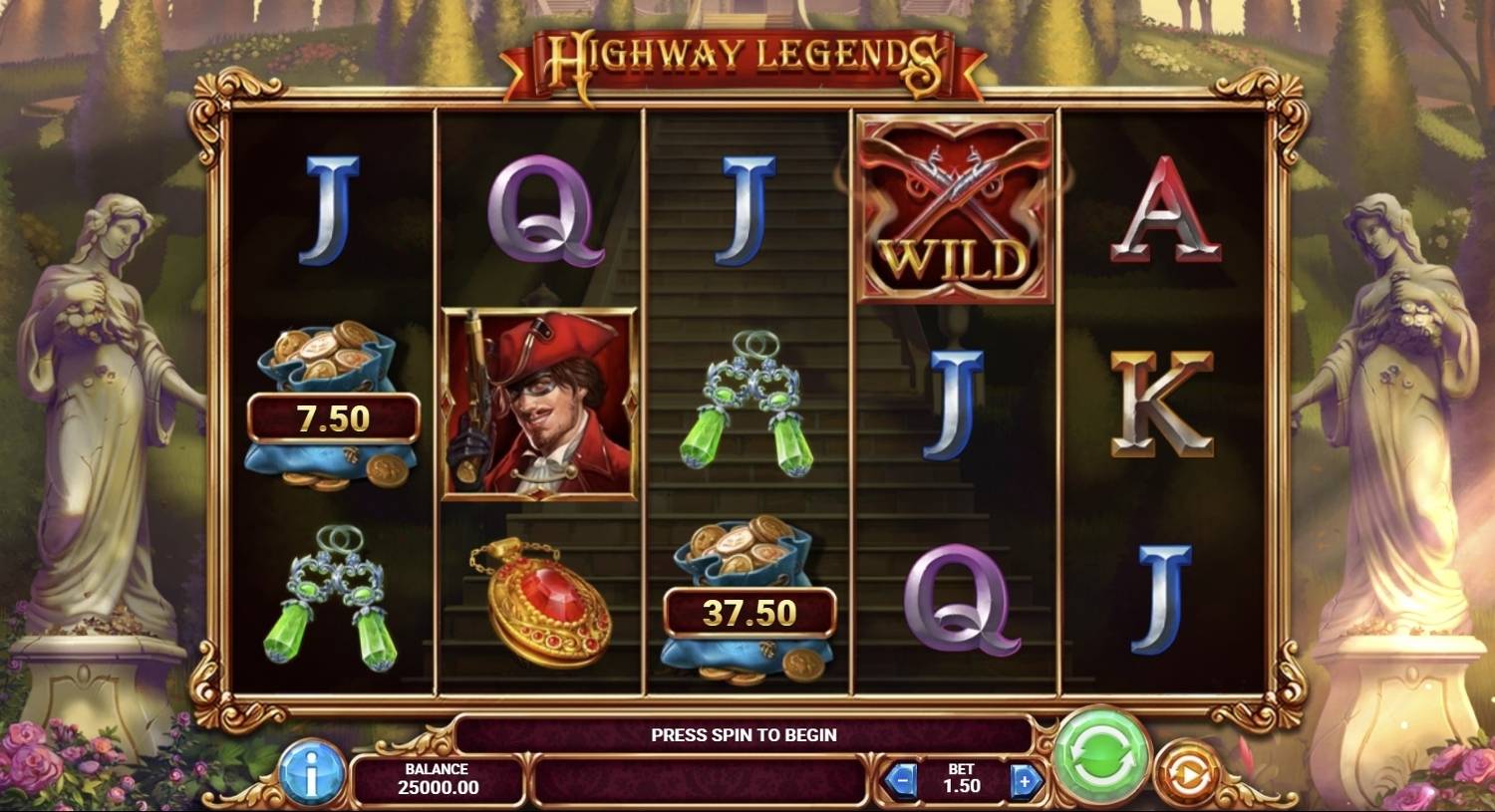Select the silver J on reel four

pos(955,408)
